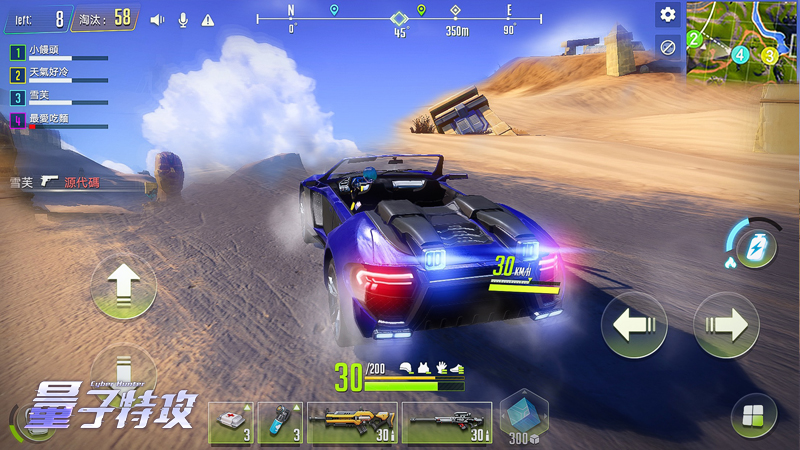The width and height of the screenshot is (800, 450).
Task: Tap the four-squares button
Action: [x=753, y=415]
